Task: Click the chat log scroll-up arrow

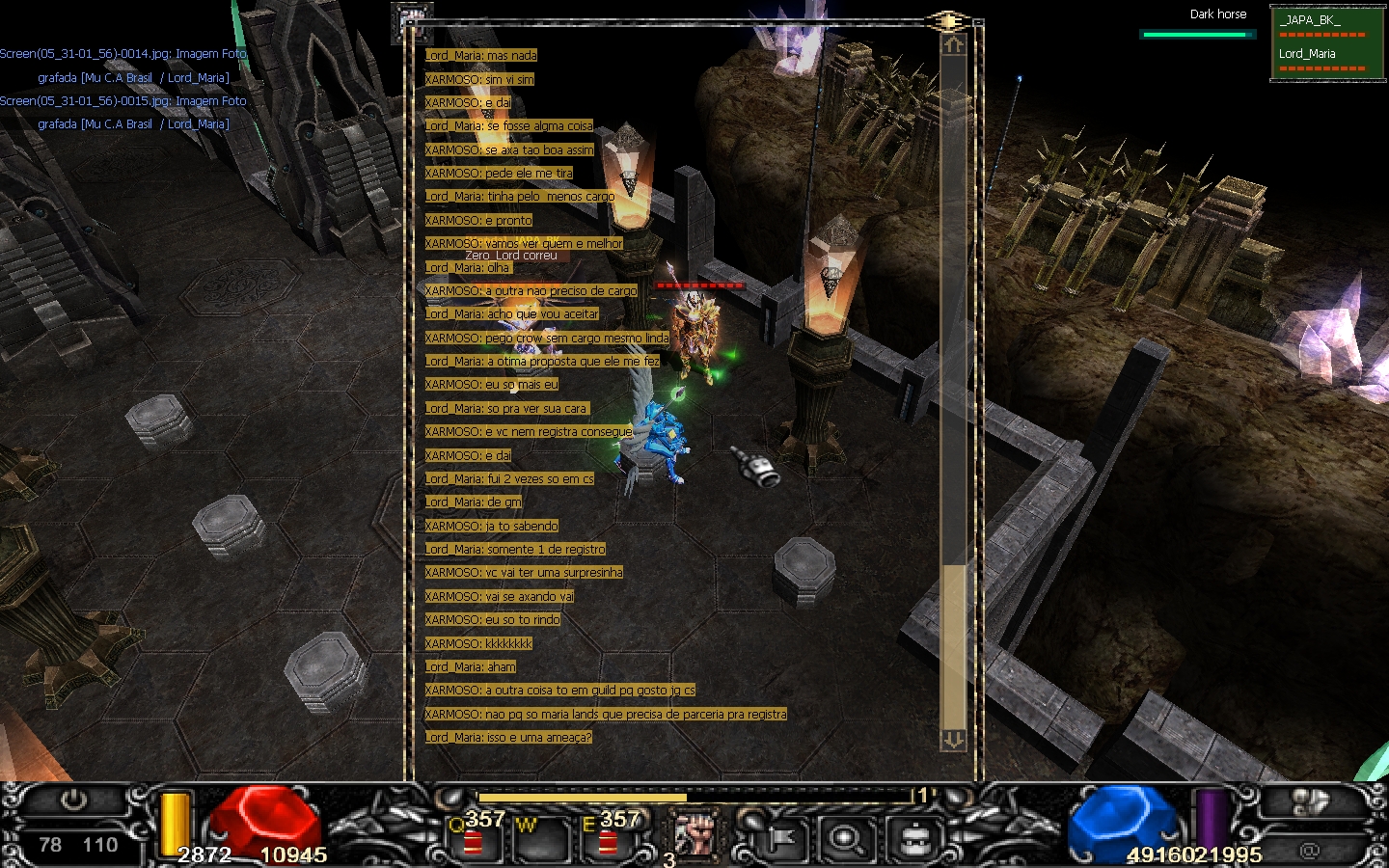Action: pos(953,45)
